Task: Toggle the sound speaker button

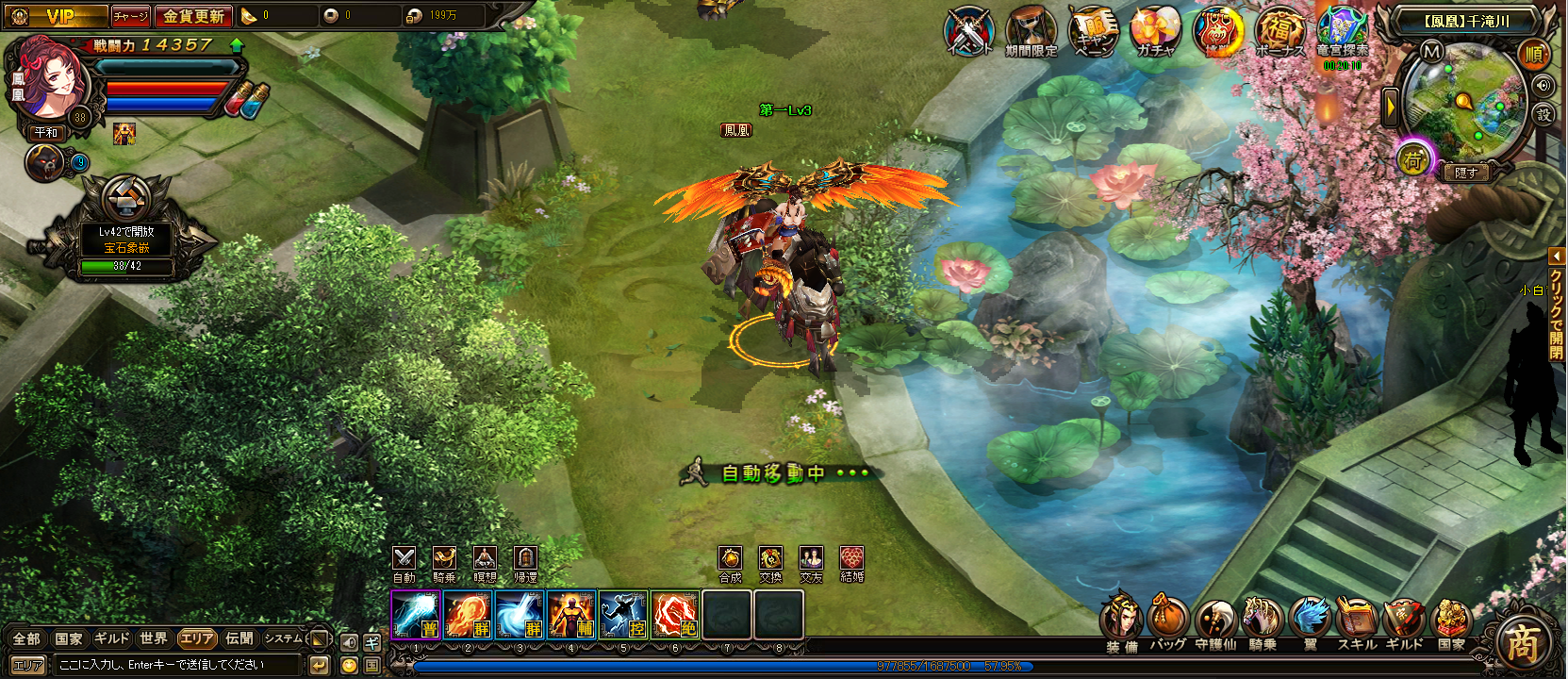Action: pos(1543,86)
